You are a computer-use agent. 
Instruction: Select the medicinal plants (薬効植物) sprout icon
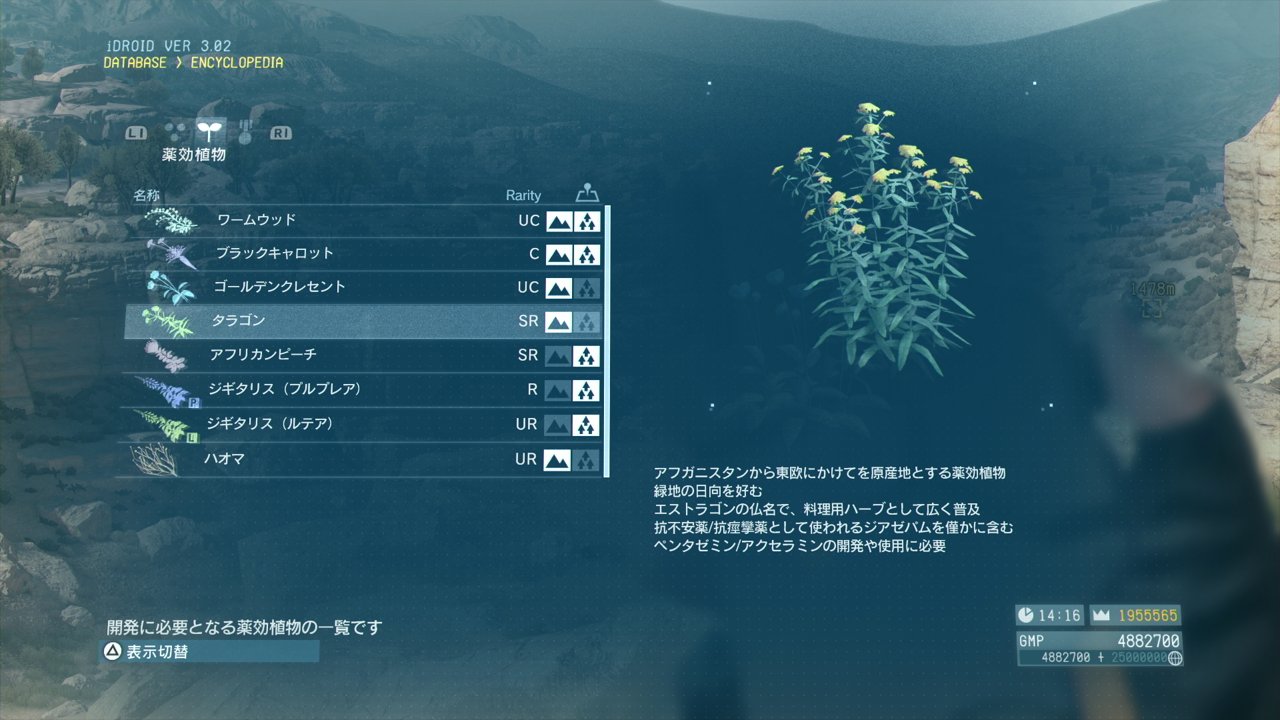pos(210,131)
